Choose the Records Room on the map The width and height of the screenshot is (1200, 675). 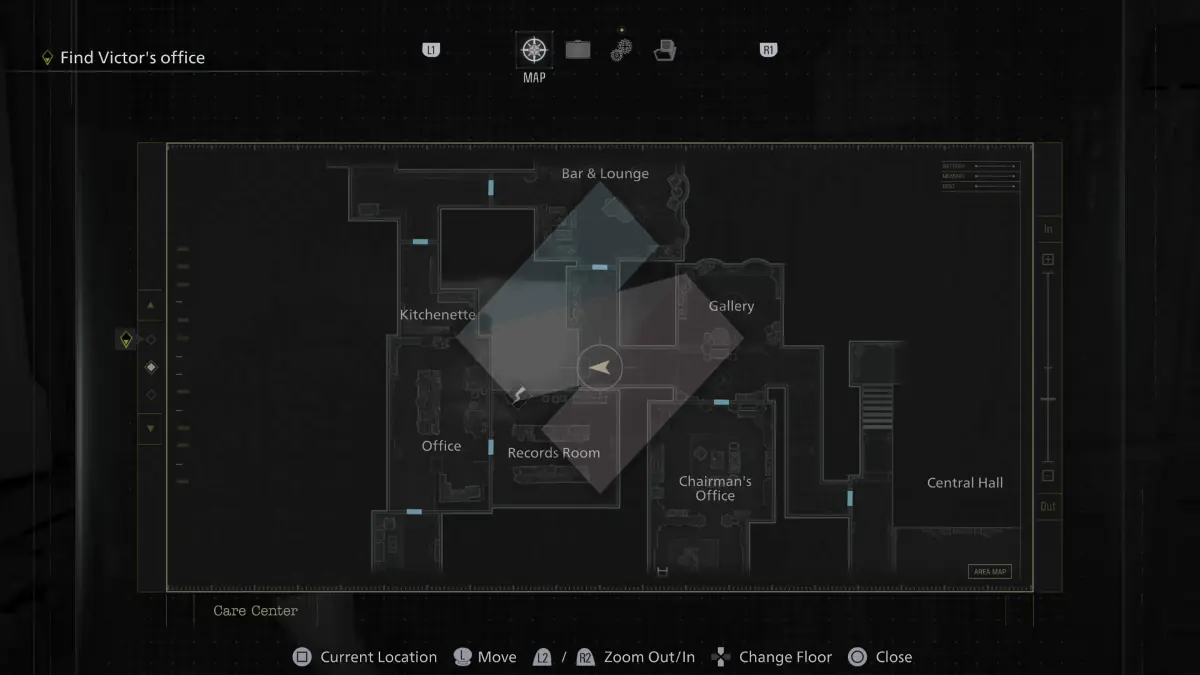tap(554, 453)
